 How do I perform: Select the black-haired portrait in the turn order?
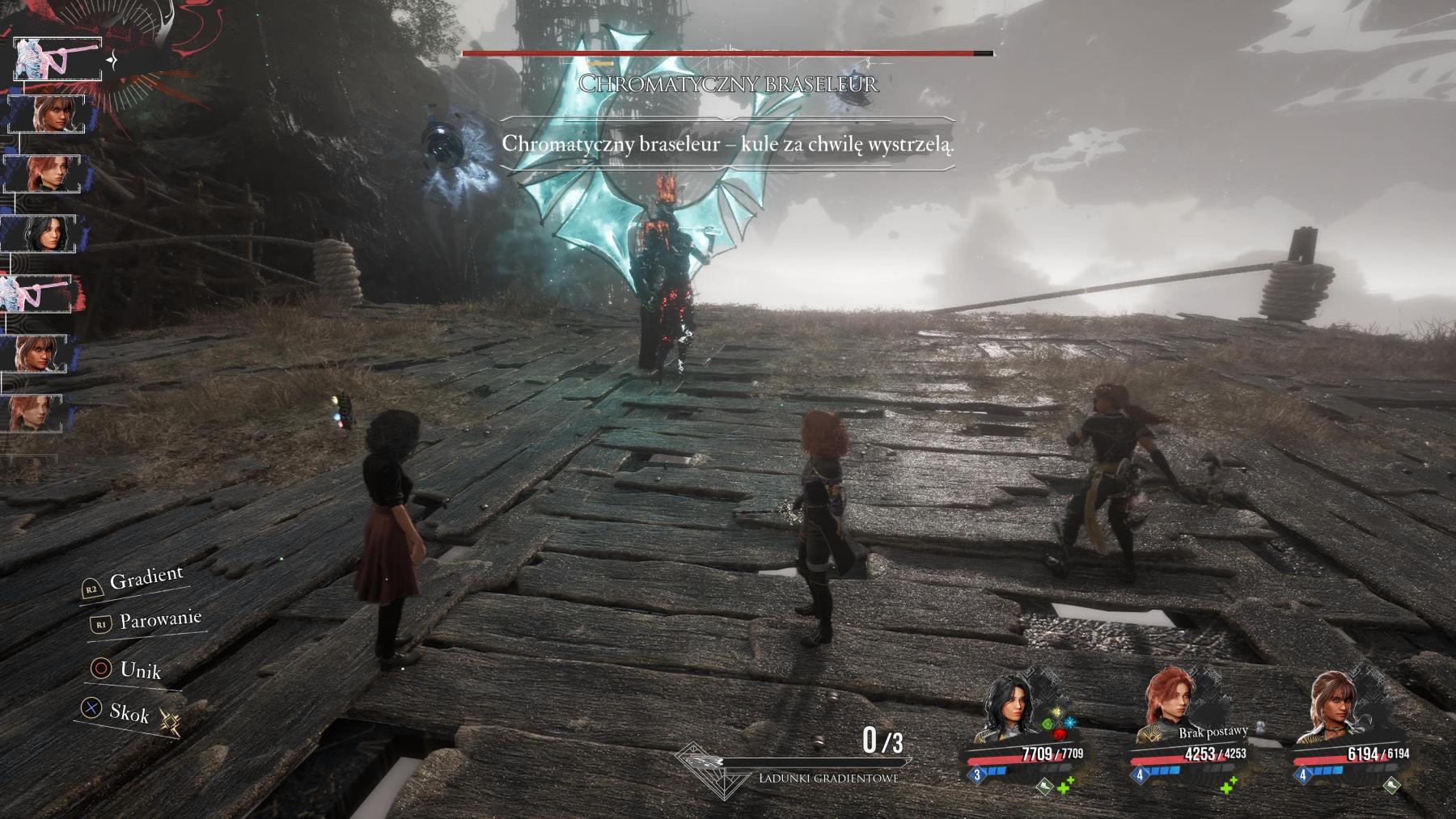[x=45, y=234]
